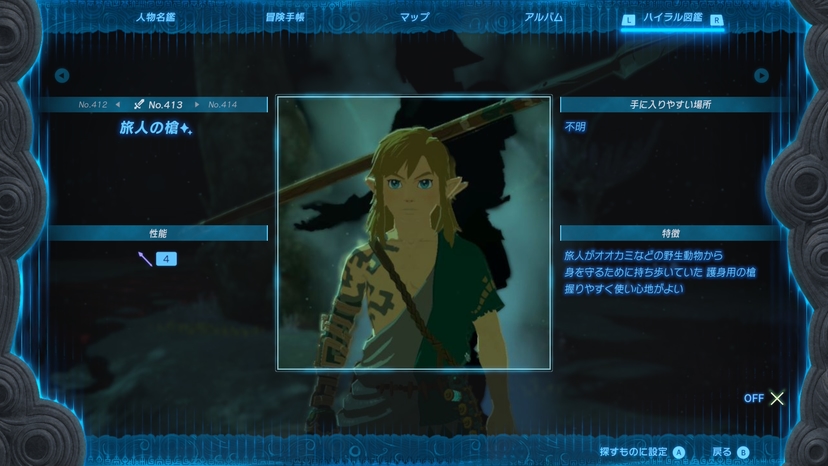Go to next entry No.414
The image size is (828, 466).
click(222, 104)
